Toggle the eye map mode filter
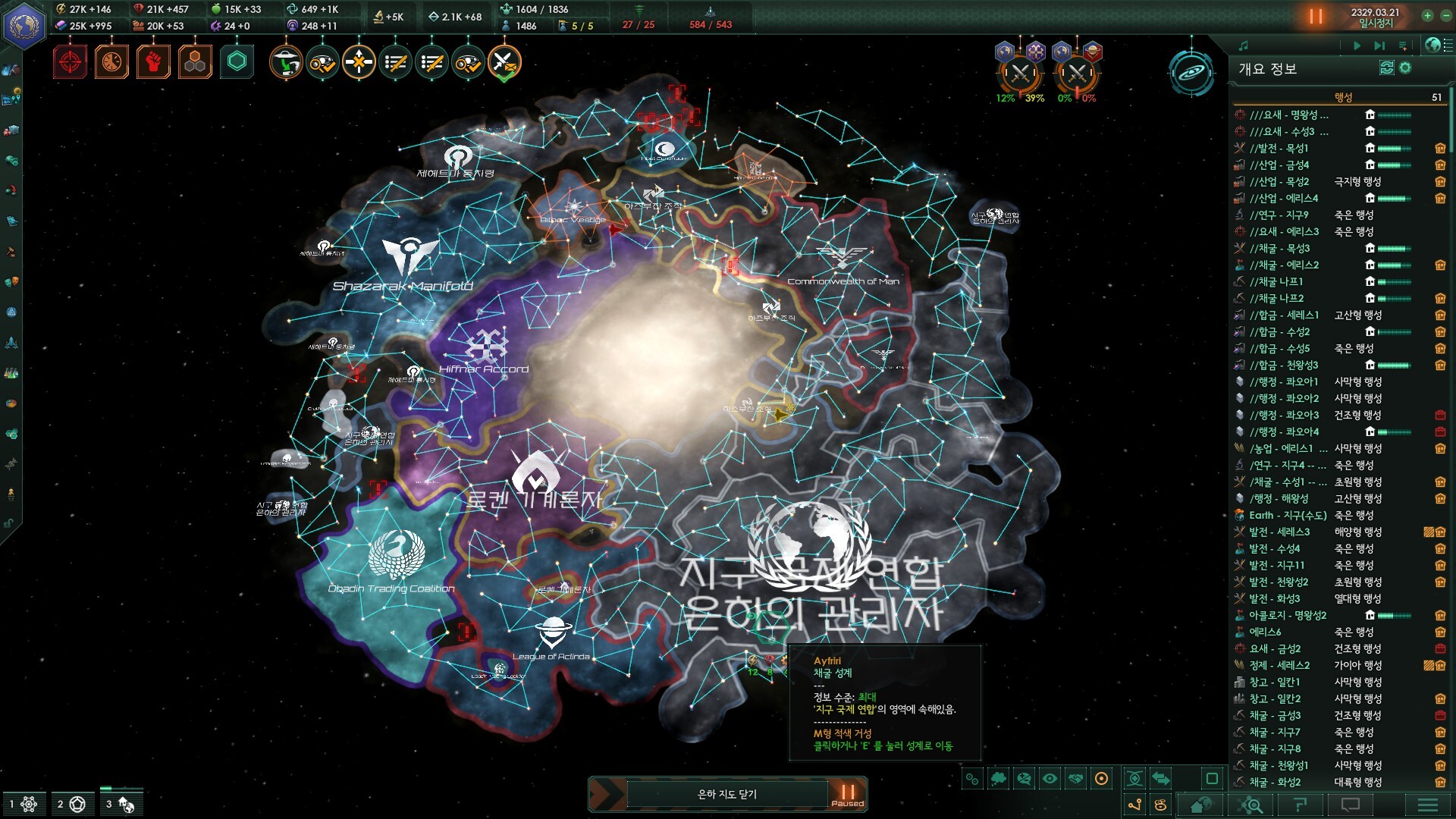Viewport: 1456px width, 819px height. 1050,779
